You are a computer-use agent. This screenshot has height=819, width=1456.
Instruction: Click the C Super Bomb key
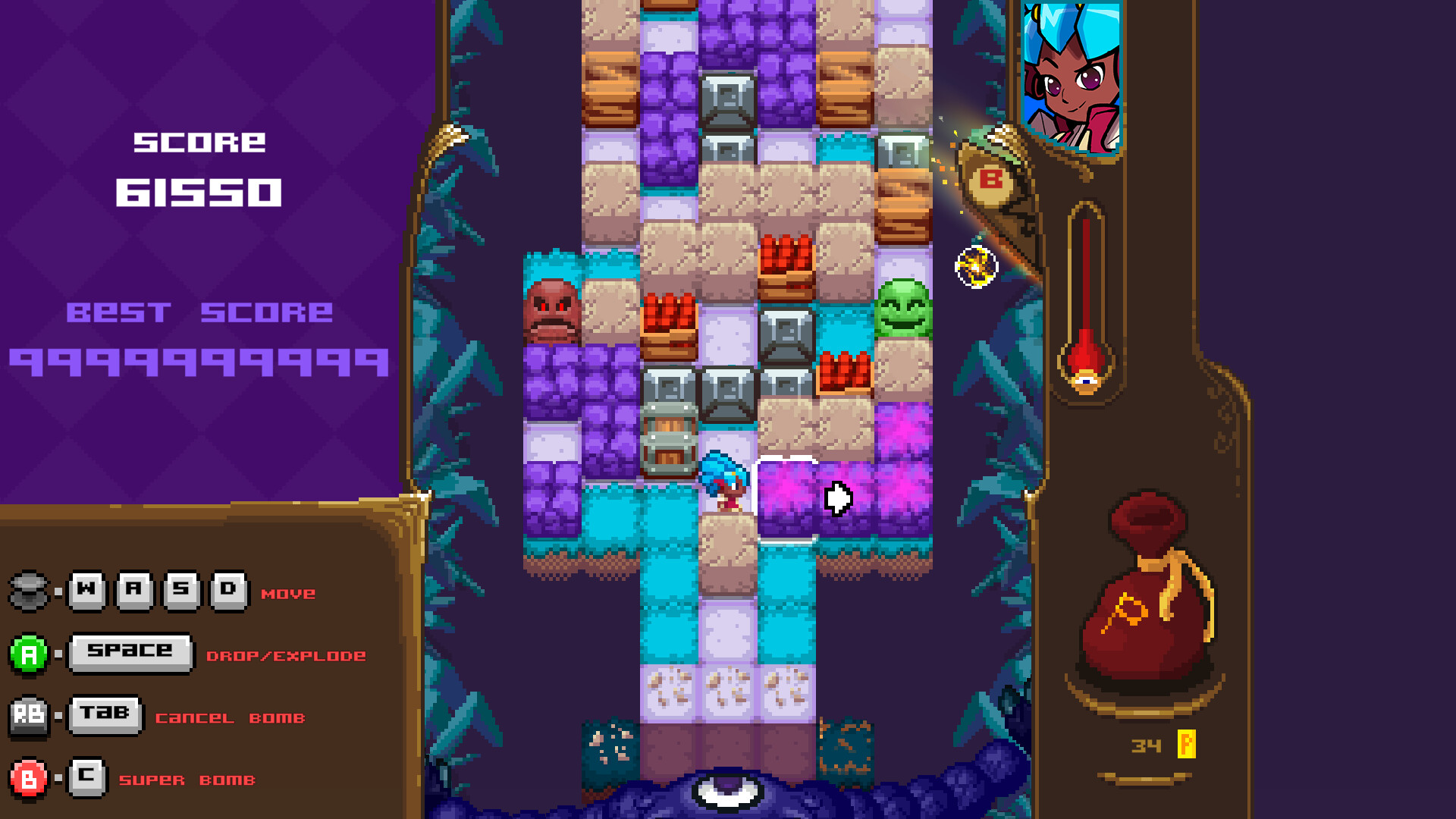pyautogui.click(x=86, y=777)
